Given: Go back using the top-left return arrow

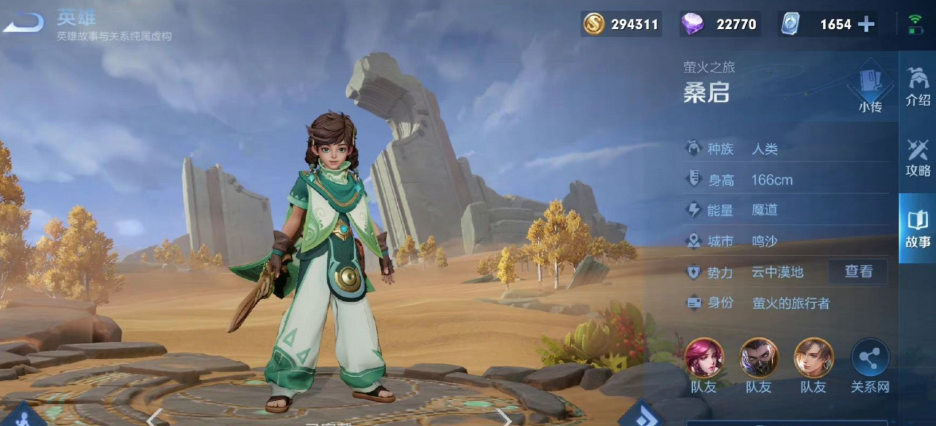Looking at the screenshot, I should click(24, 21).
